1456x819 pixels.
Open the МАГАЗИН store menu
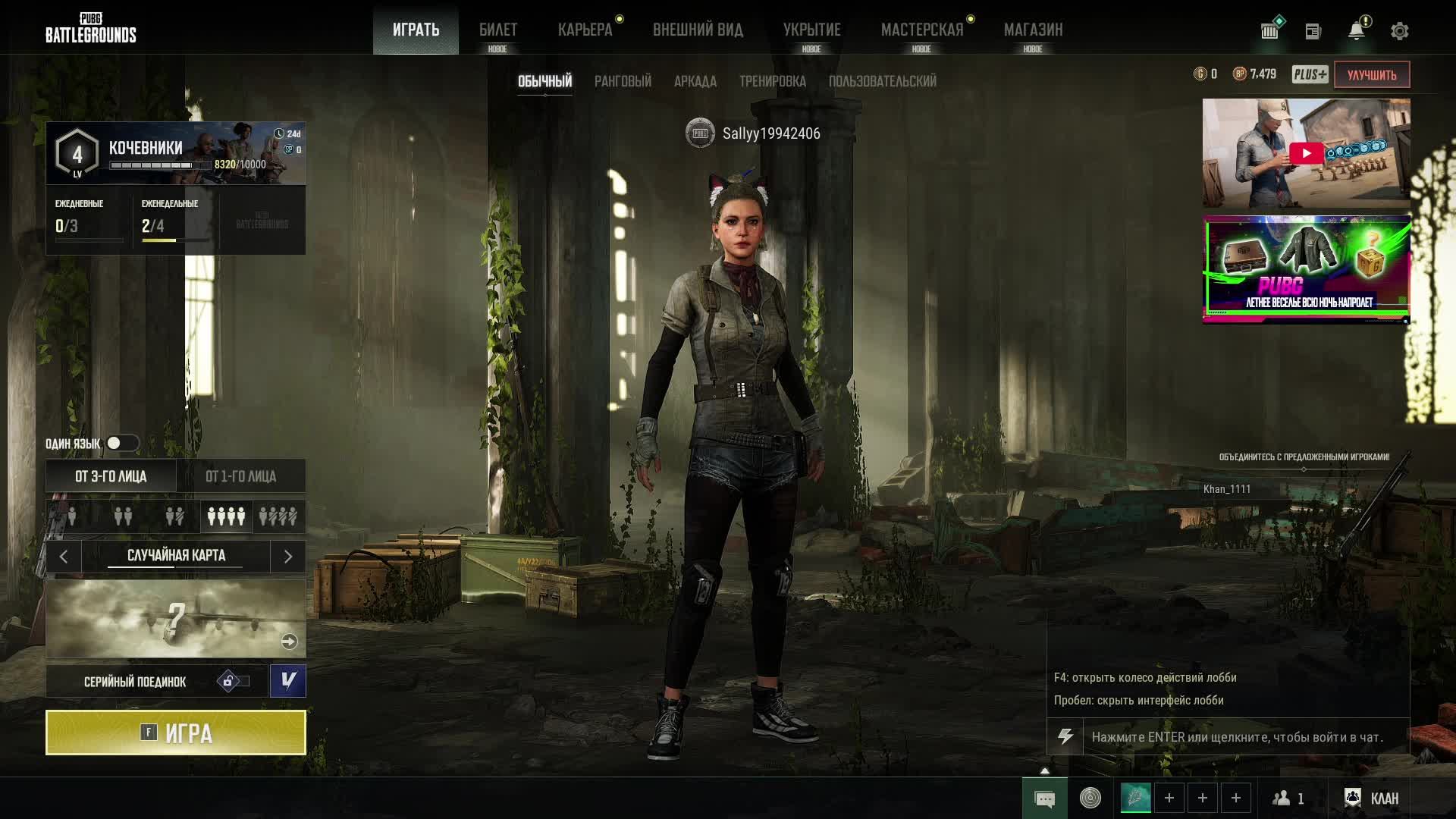point(1033,30)
